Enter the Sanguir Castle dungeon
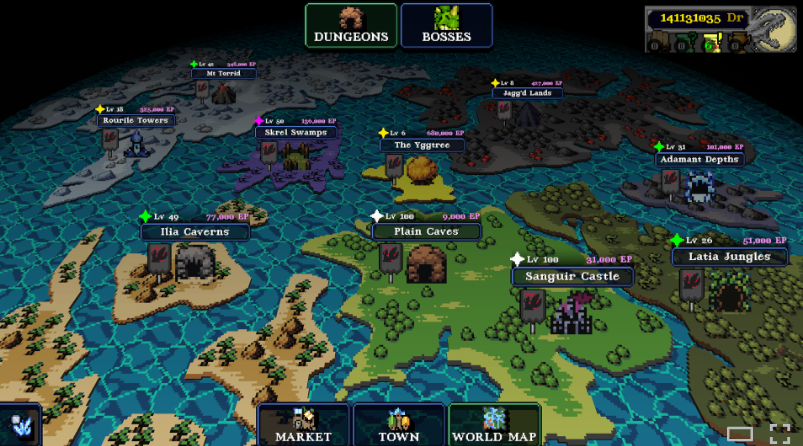 (x=572, y=276)
